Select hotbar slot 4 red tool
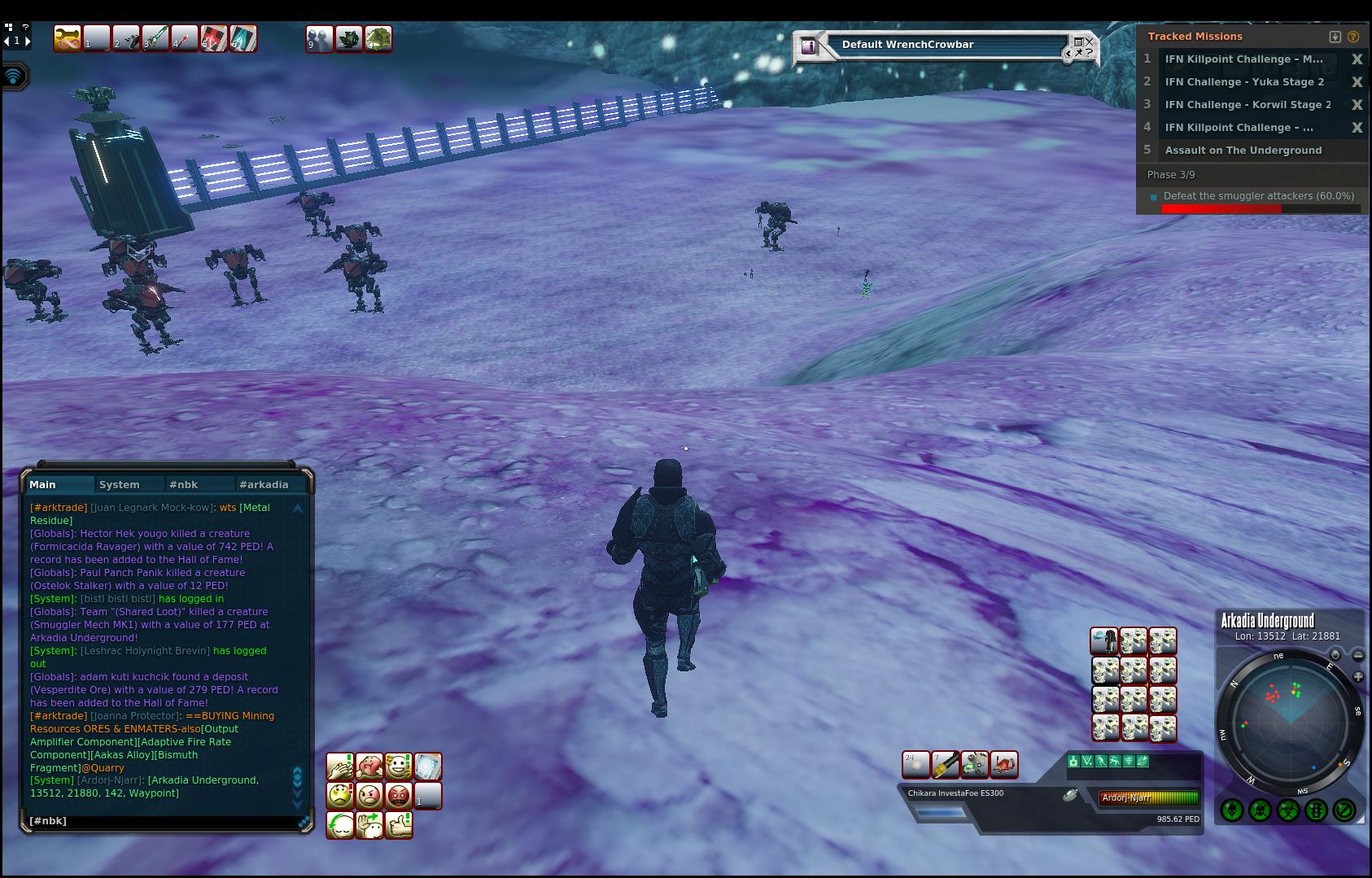The width and height of the screenshot is (1372, 878). coord(185,38)
